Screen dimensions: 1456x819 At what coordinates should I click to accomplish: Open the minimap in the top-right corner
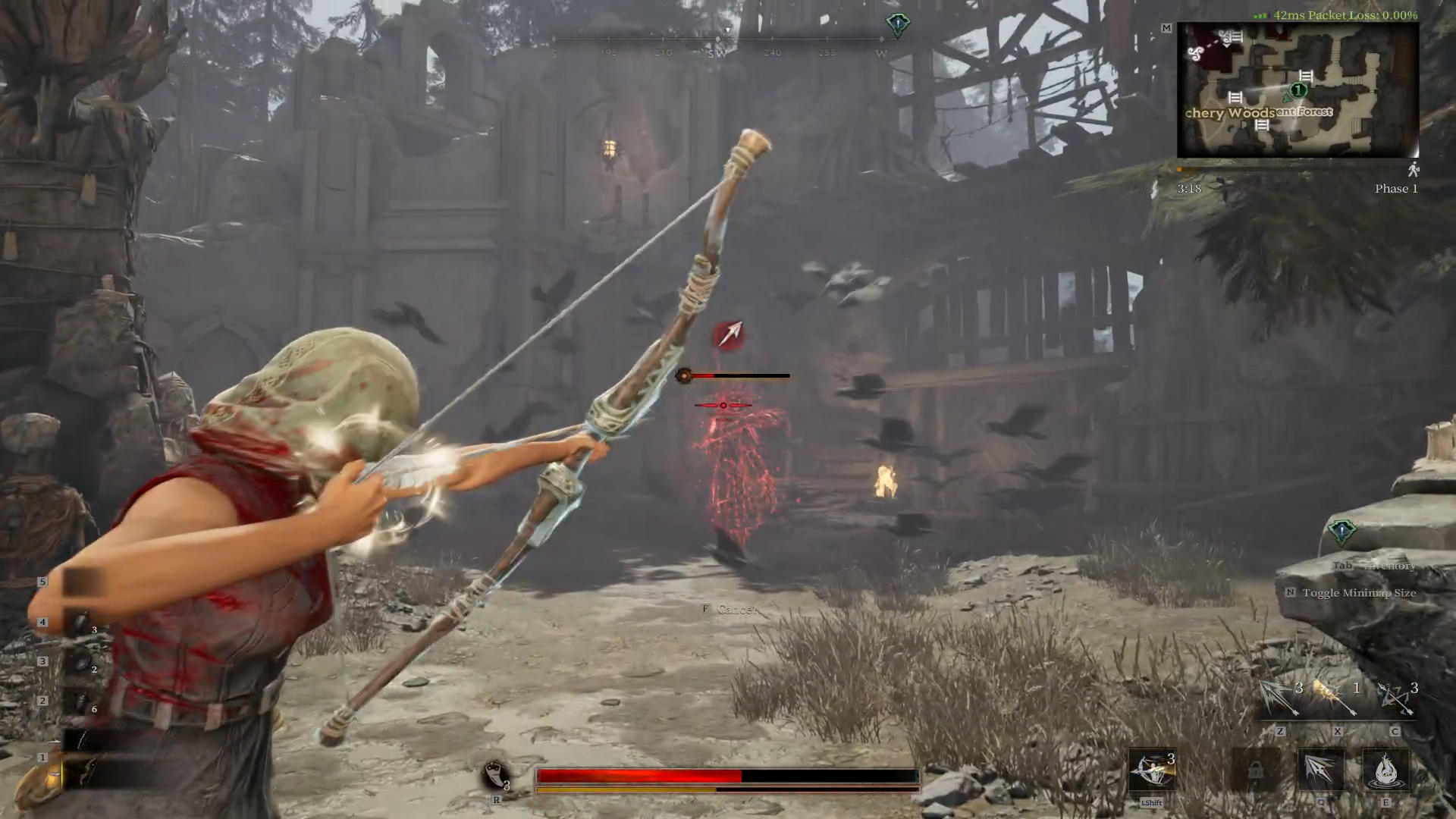1297,89
